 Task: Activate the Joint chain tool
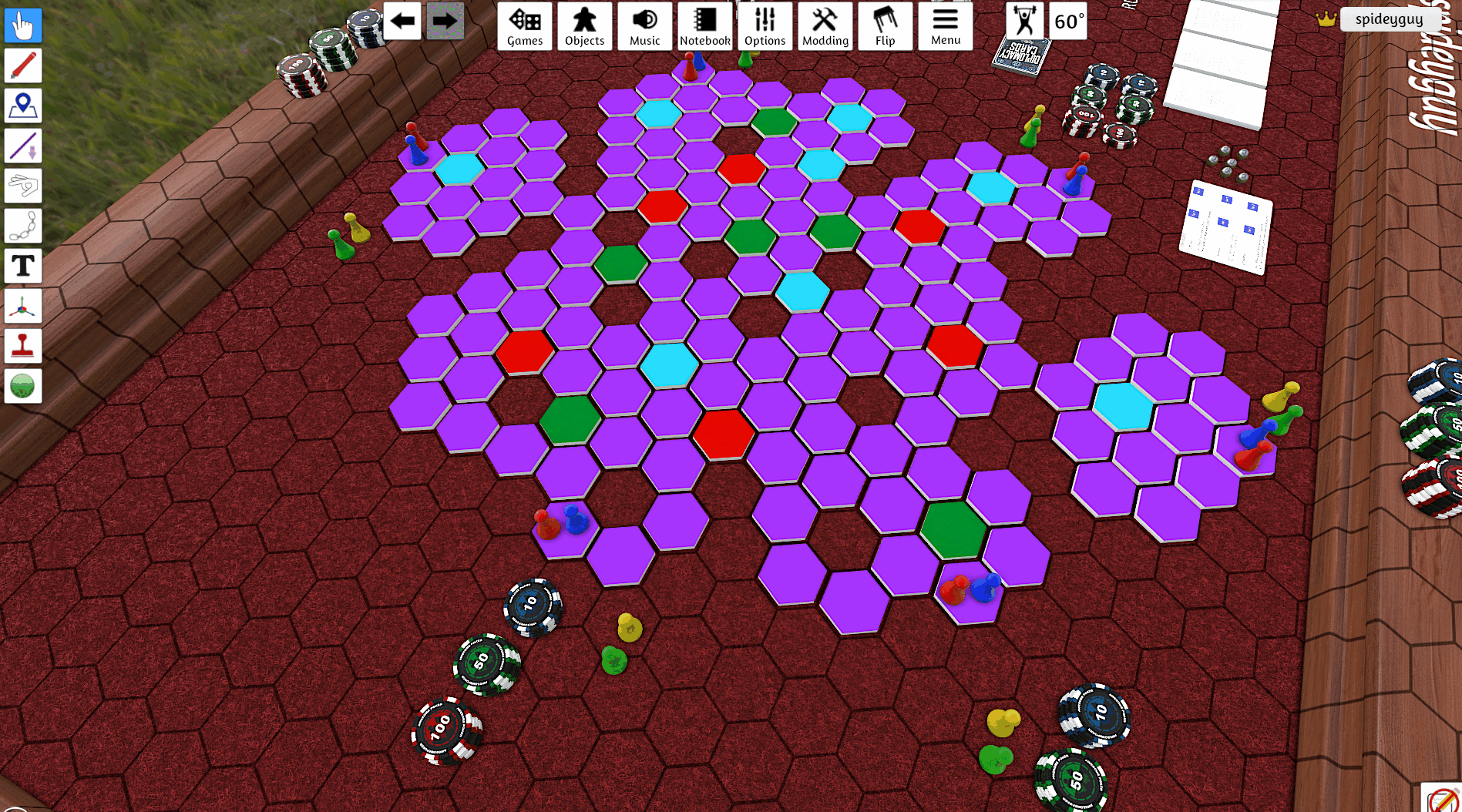22,226
